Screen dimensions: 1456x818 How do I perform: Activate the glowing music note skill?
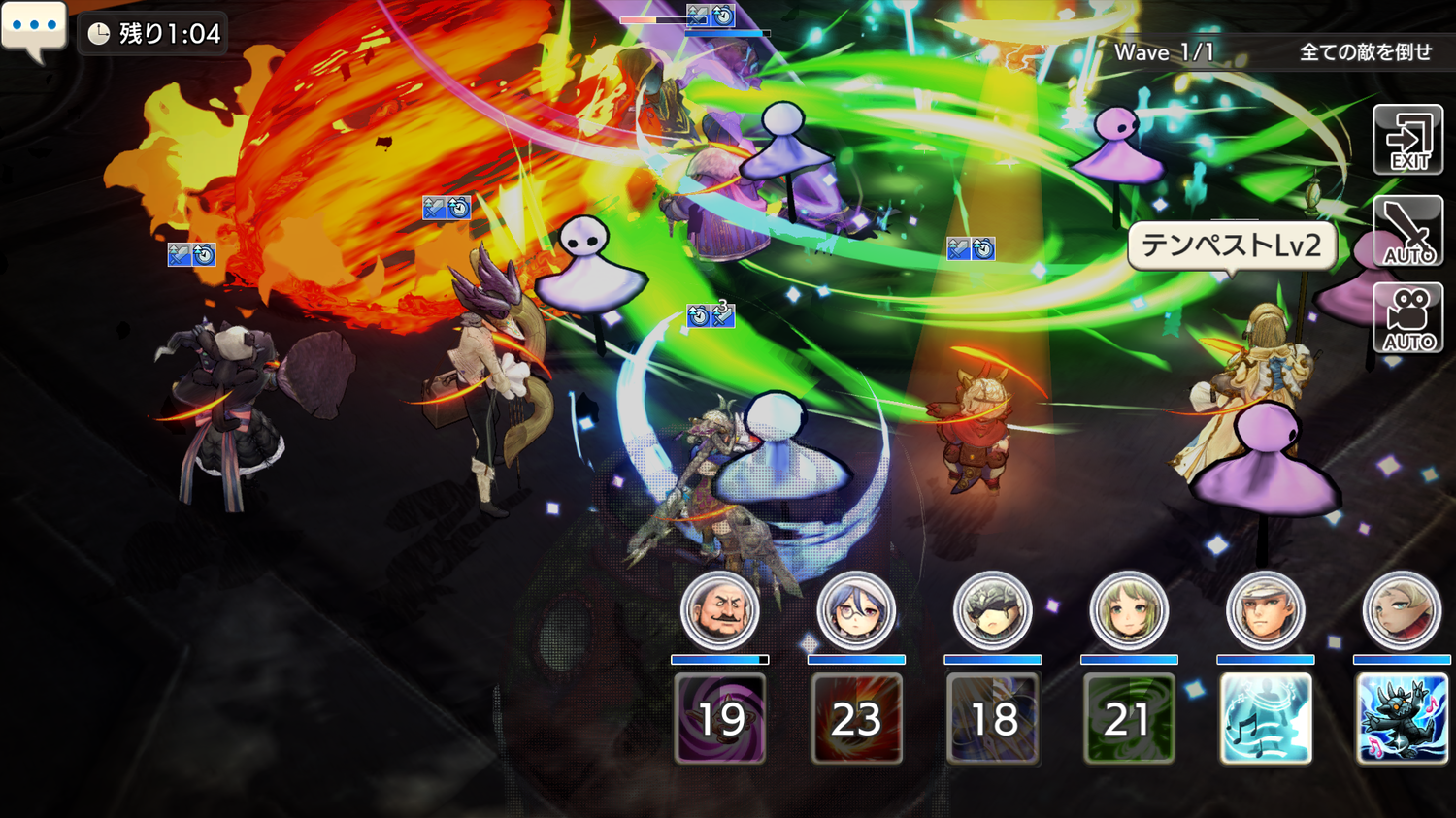[x=1265, y=718]
